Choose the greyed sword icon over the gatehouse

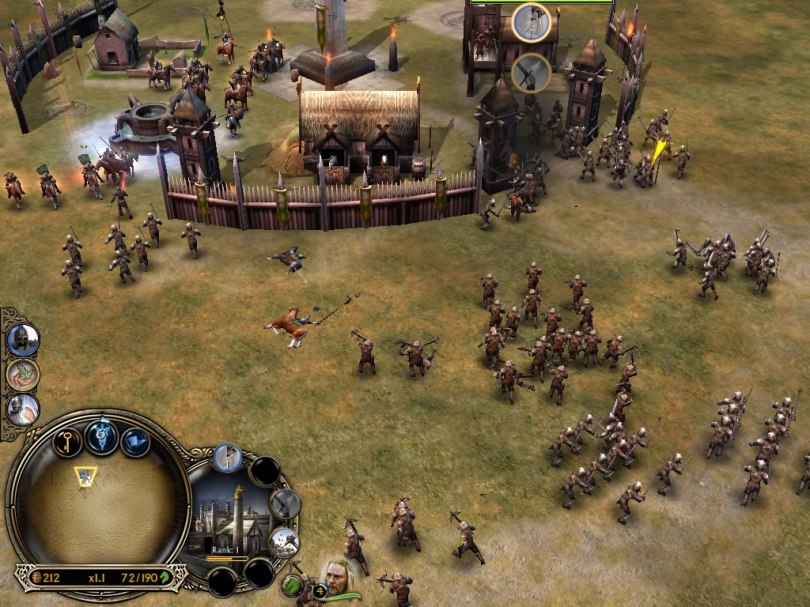click(529, 71)
